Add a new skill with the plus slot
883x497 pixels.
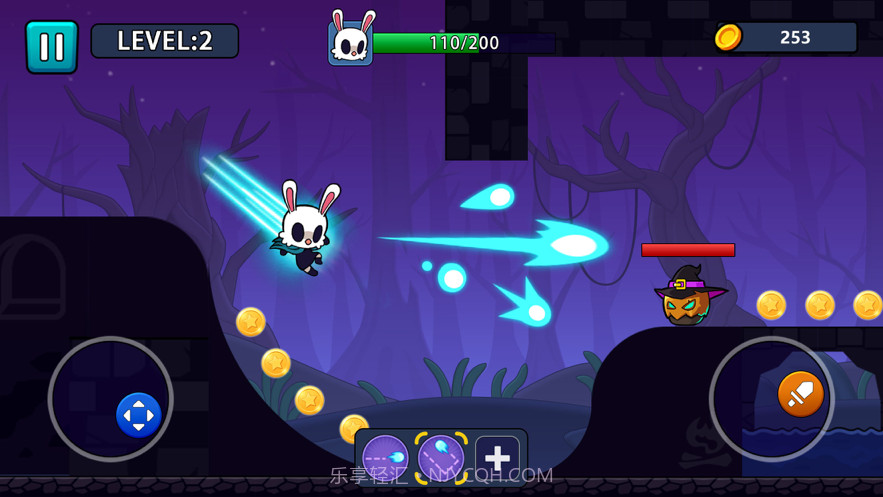(x=497, y=457)
